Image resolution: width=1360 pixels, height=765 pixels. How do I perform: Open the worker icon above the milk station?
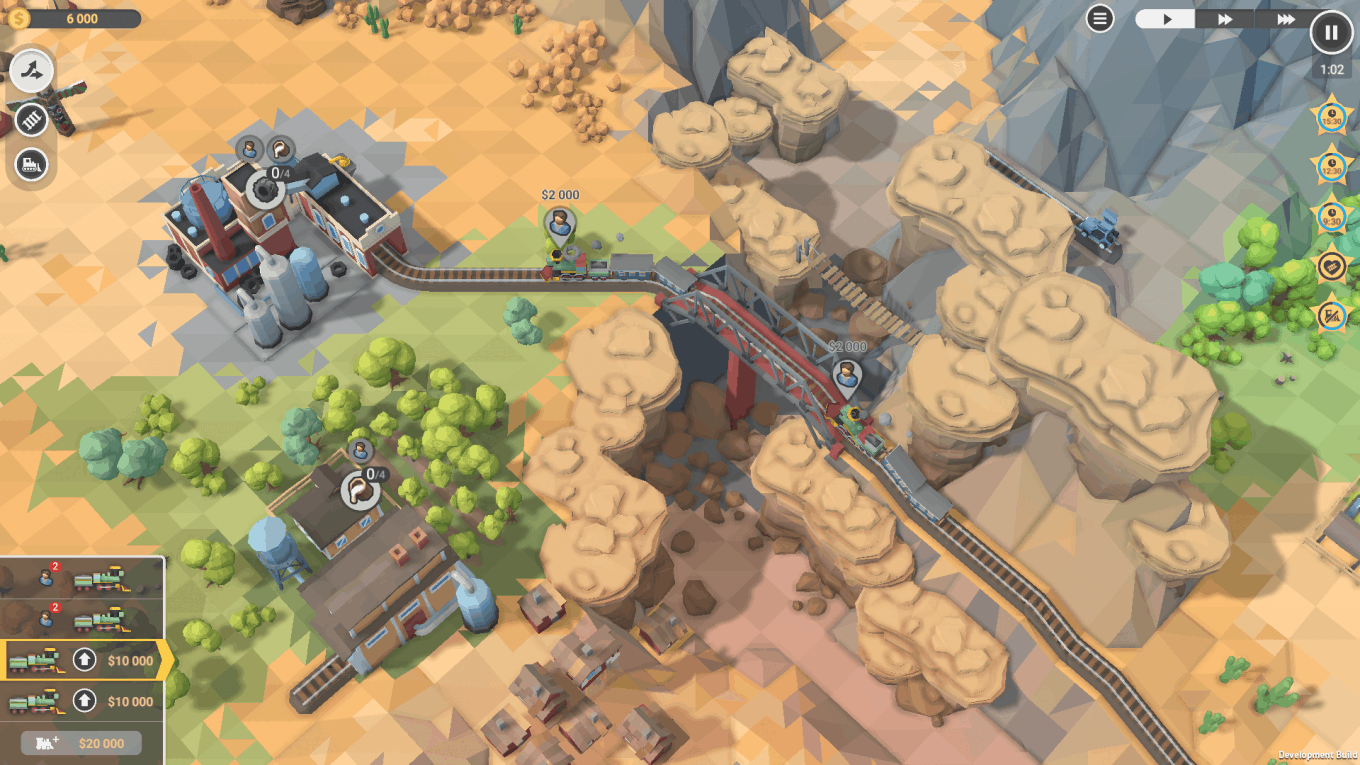point(360,451)
